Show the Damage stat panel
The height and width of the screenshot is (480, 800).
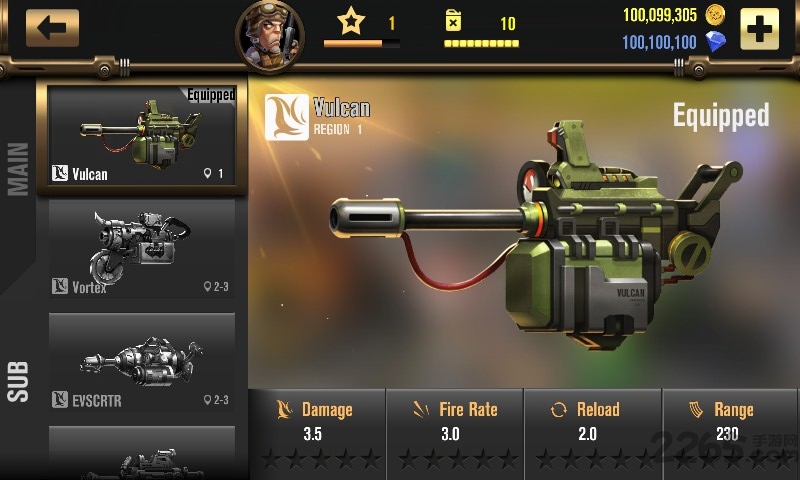click(315, 430)
